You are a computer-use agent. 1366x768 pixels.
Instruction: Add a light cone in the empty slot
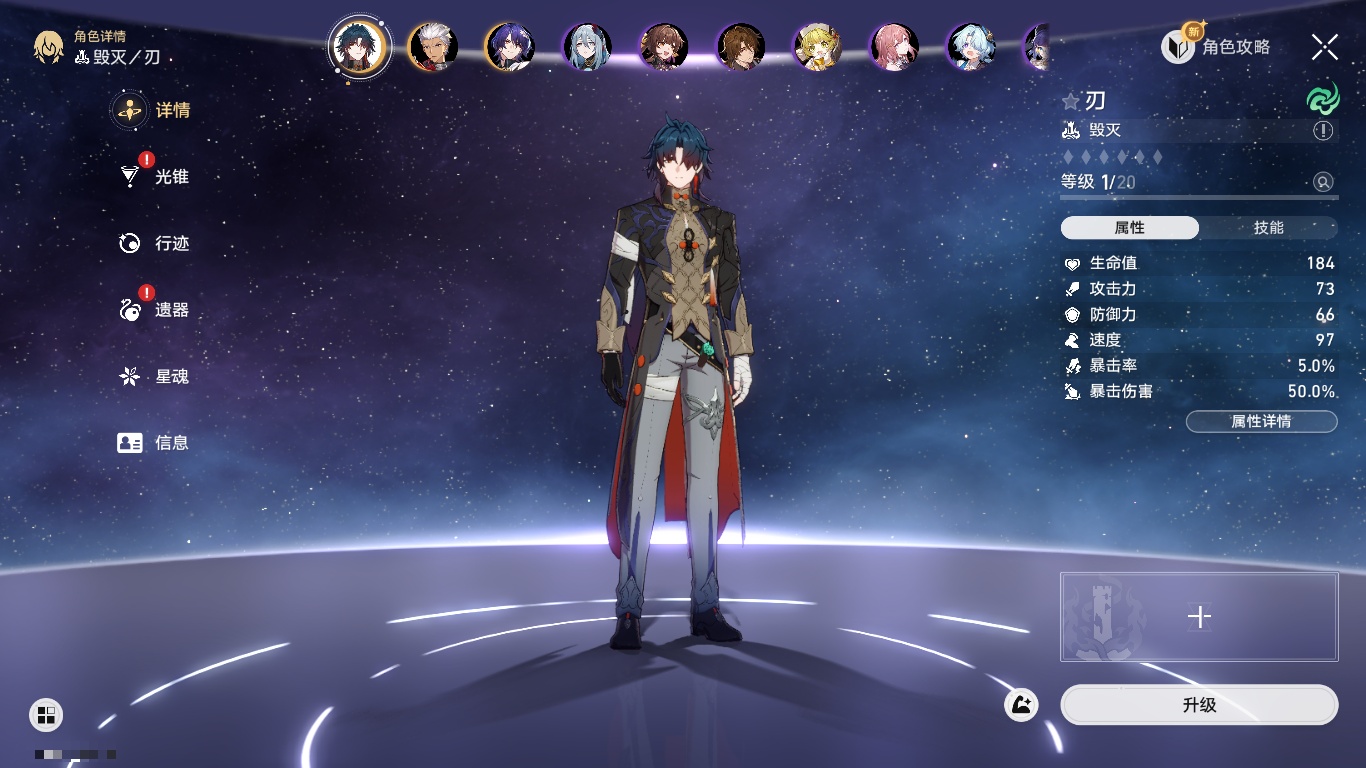click(x=1199, y=617)
